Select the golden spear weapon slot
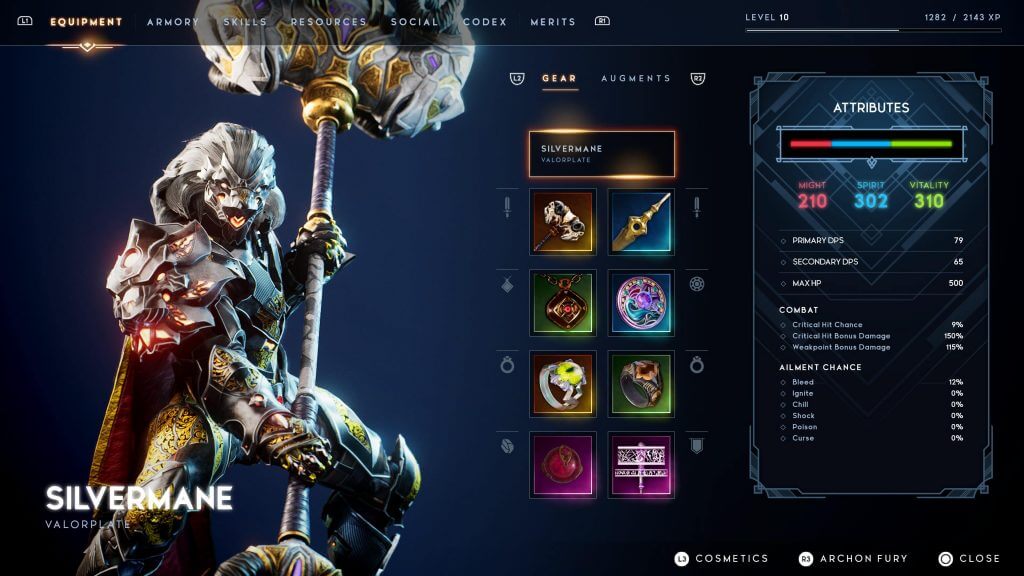Viewport: 1024px width, 576px height. [641, 222]
